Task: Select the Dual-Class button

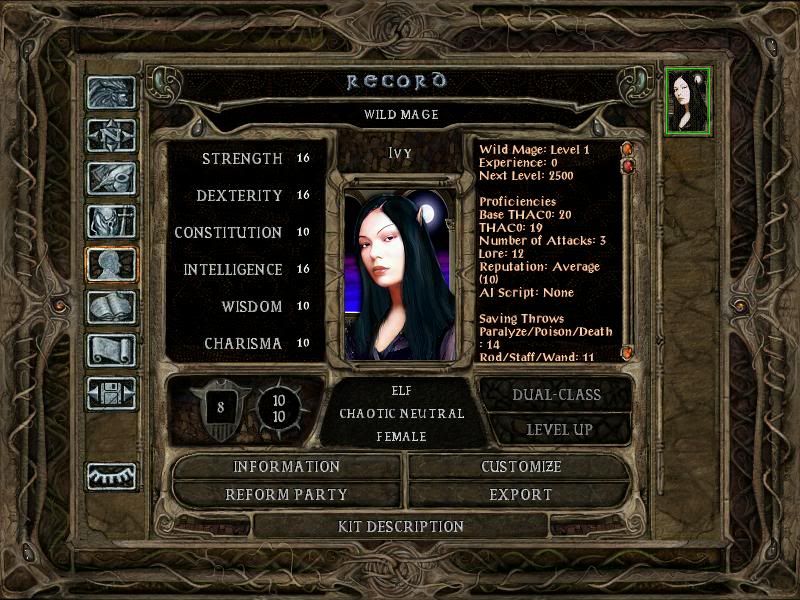Action: [x=556, y=395]
